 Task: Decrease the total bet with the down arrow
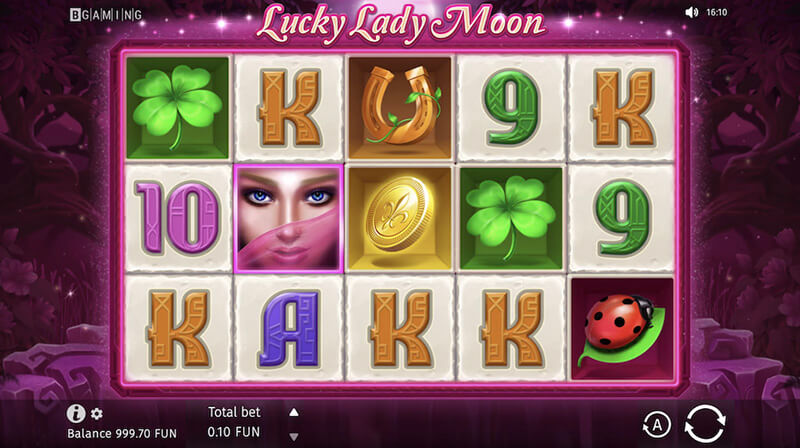293,436
